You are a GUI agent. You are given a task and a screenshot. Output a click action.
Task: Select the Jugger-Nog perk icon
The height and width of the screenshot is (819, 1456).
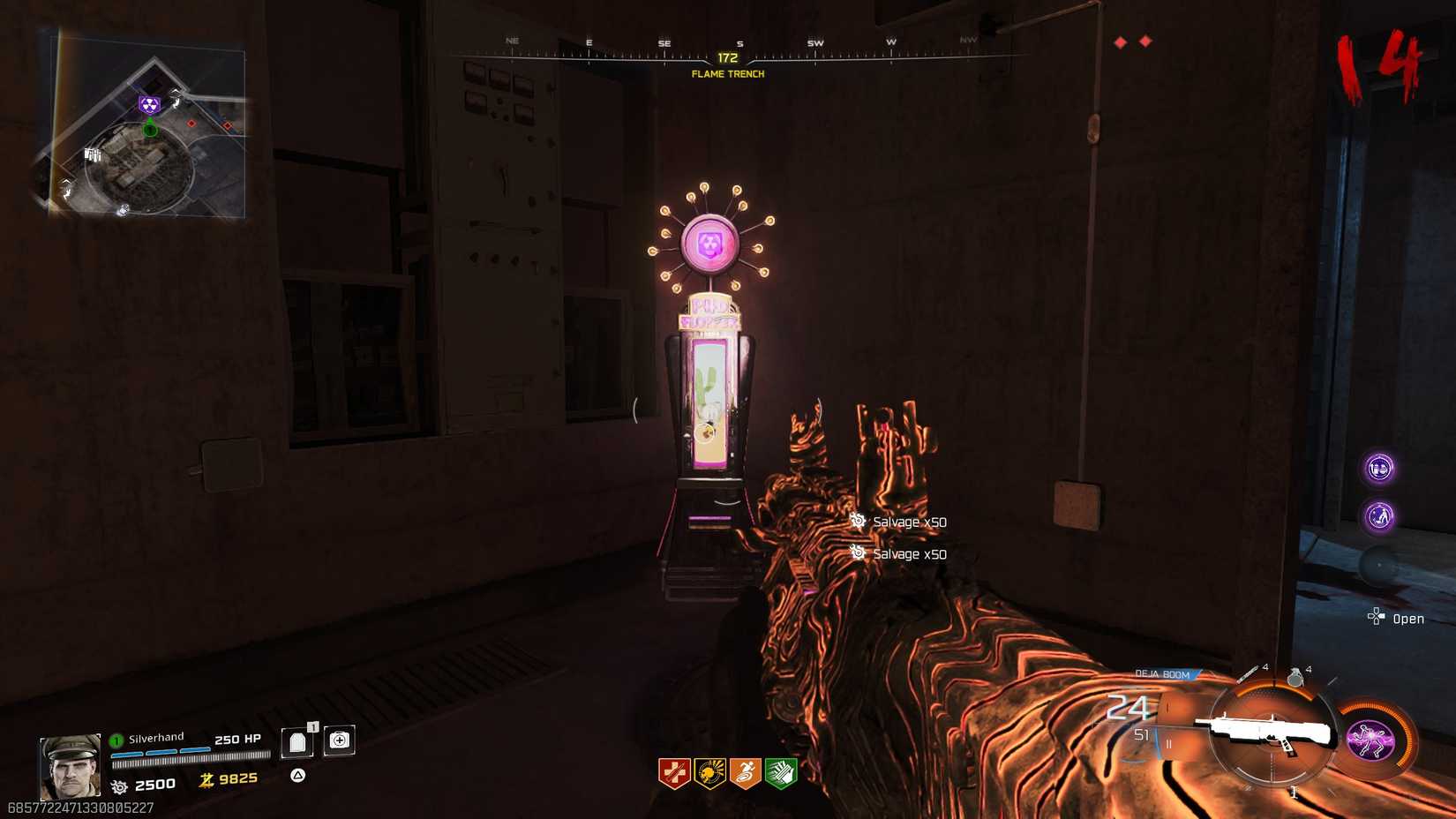pyautogui.click(x=675, y=770)
